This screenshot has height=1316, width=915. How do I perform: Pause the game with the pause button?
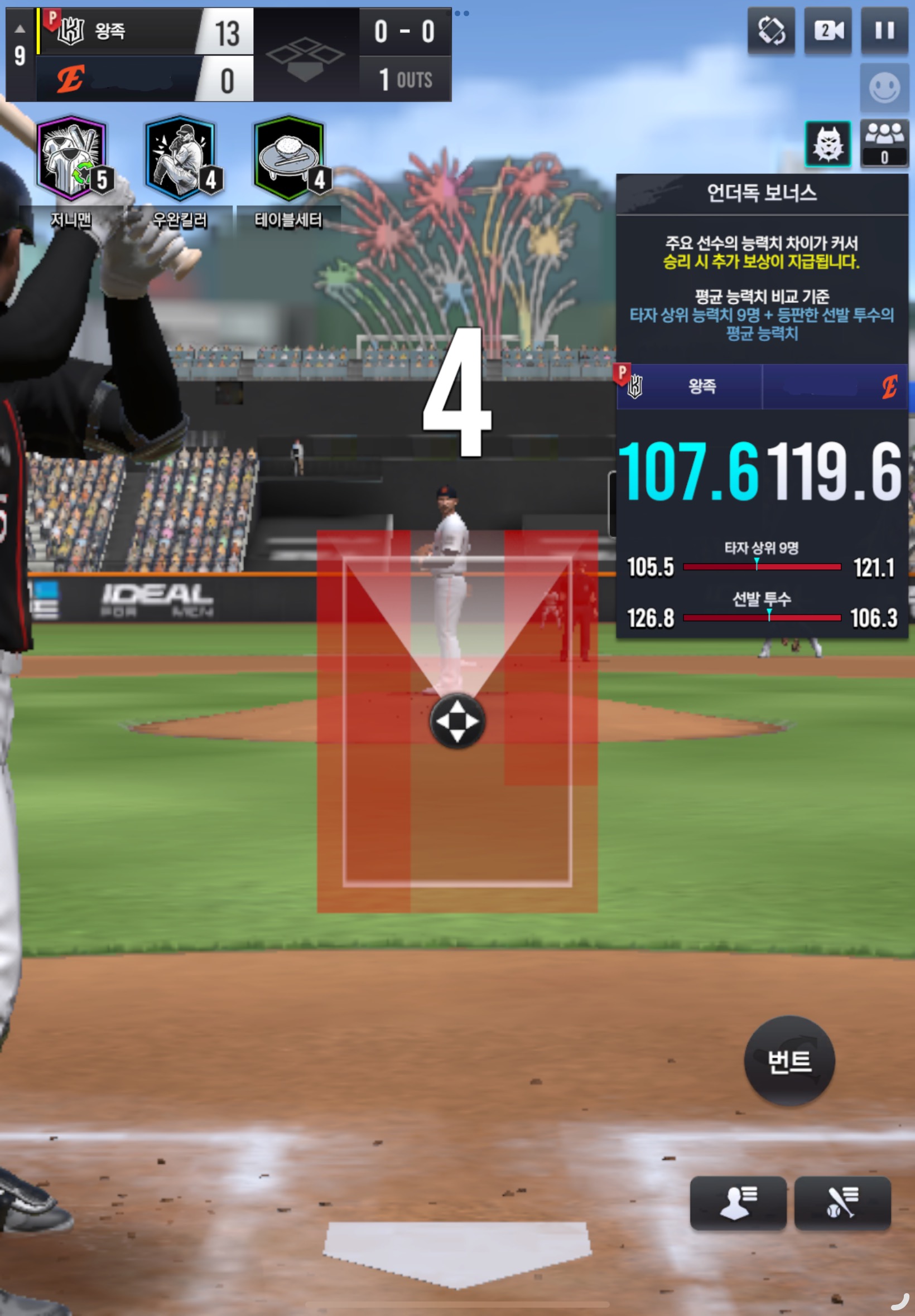coord(884,30)
